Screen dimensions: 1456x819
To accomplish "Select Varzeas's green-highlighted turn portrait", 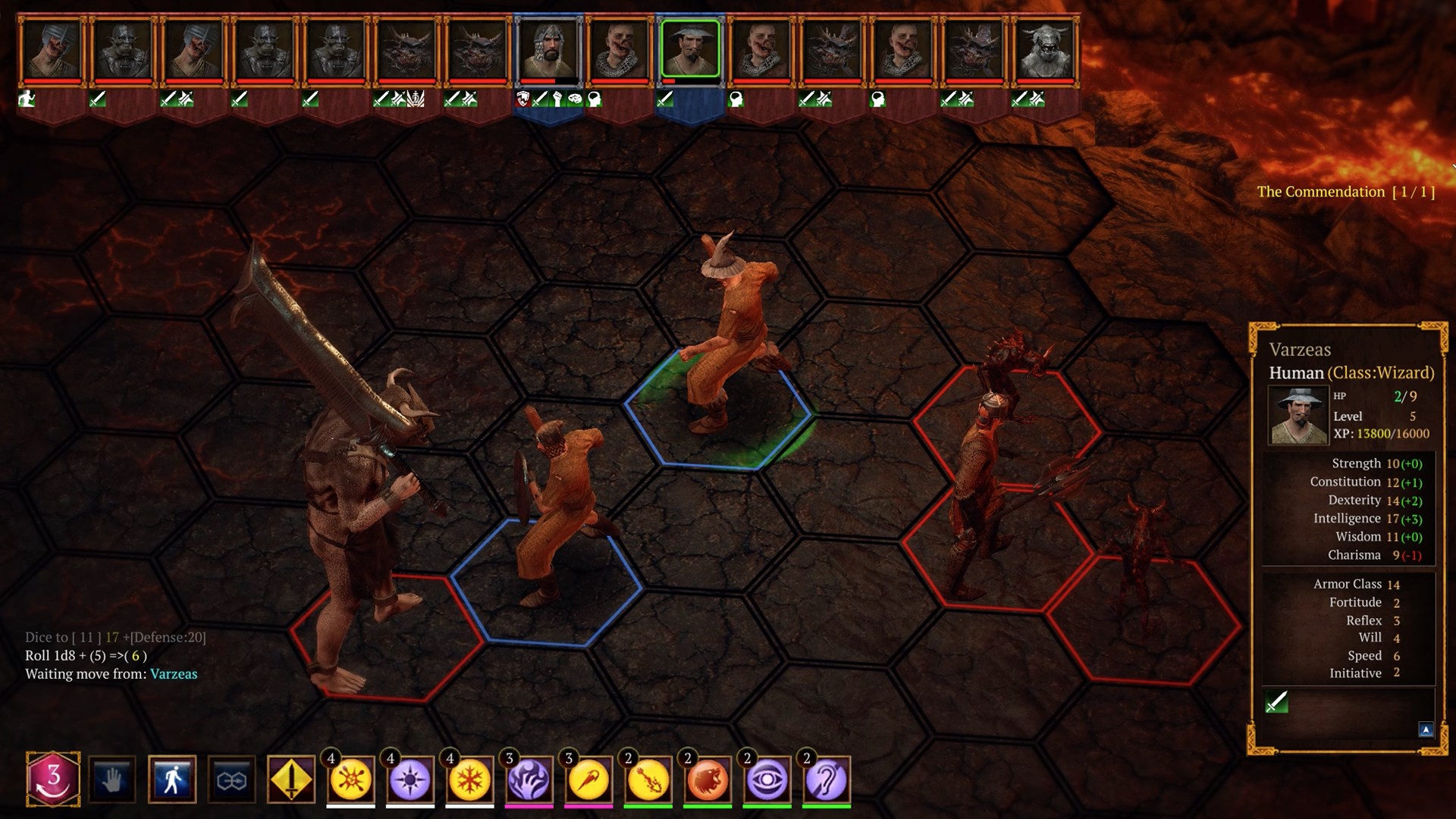I will coord(690,49).
